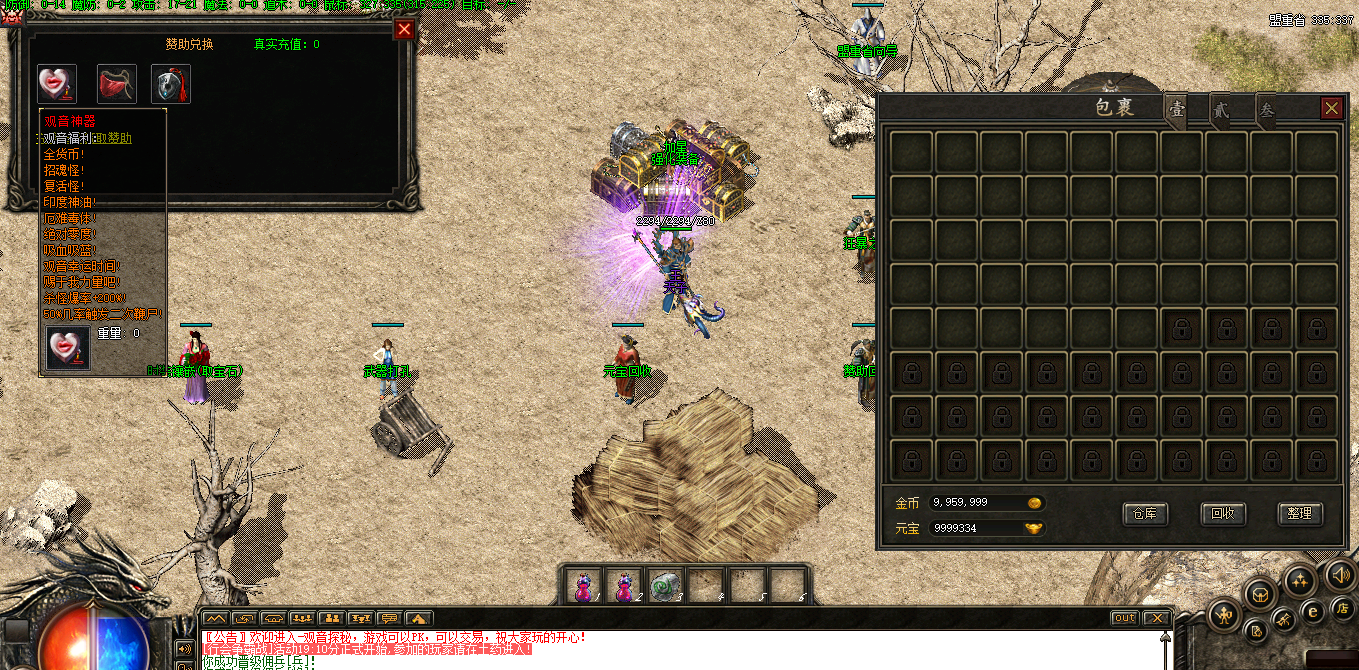Select the heart lips item icon
1359x670 pixels.
tap(57, 84)
